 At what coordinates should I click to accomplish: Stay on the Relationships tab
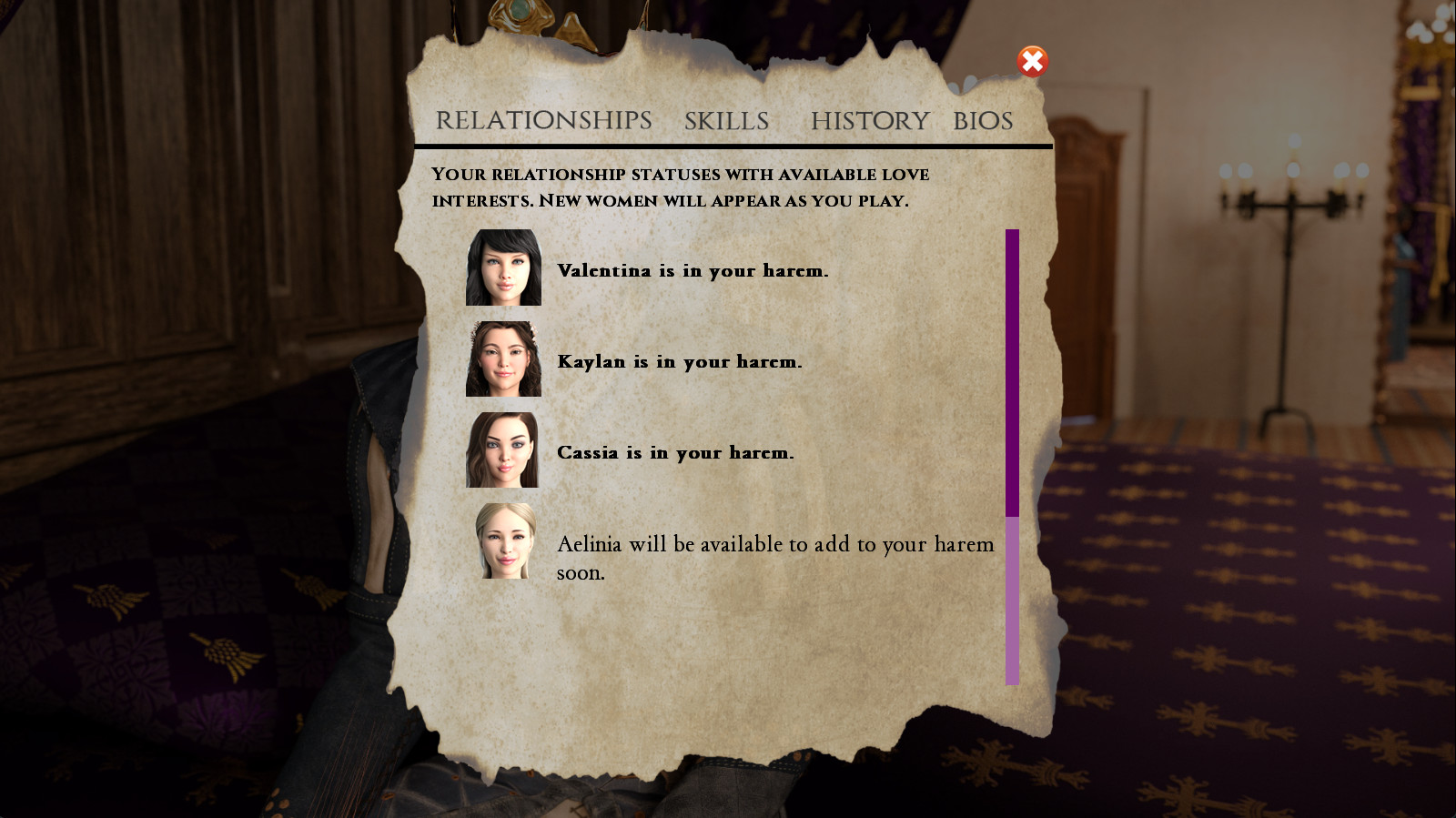[x=544, y=120]
